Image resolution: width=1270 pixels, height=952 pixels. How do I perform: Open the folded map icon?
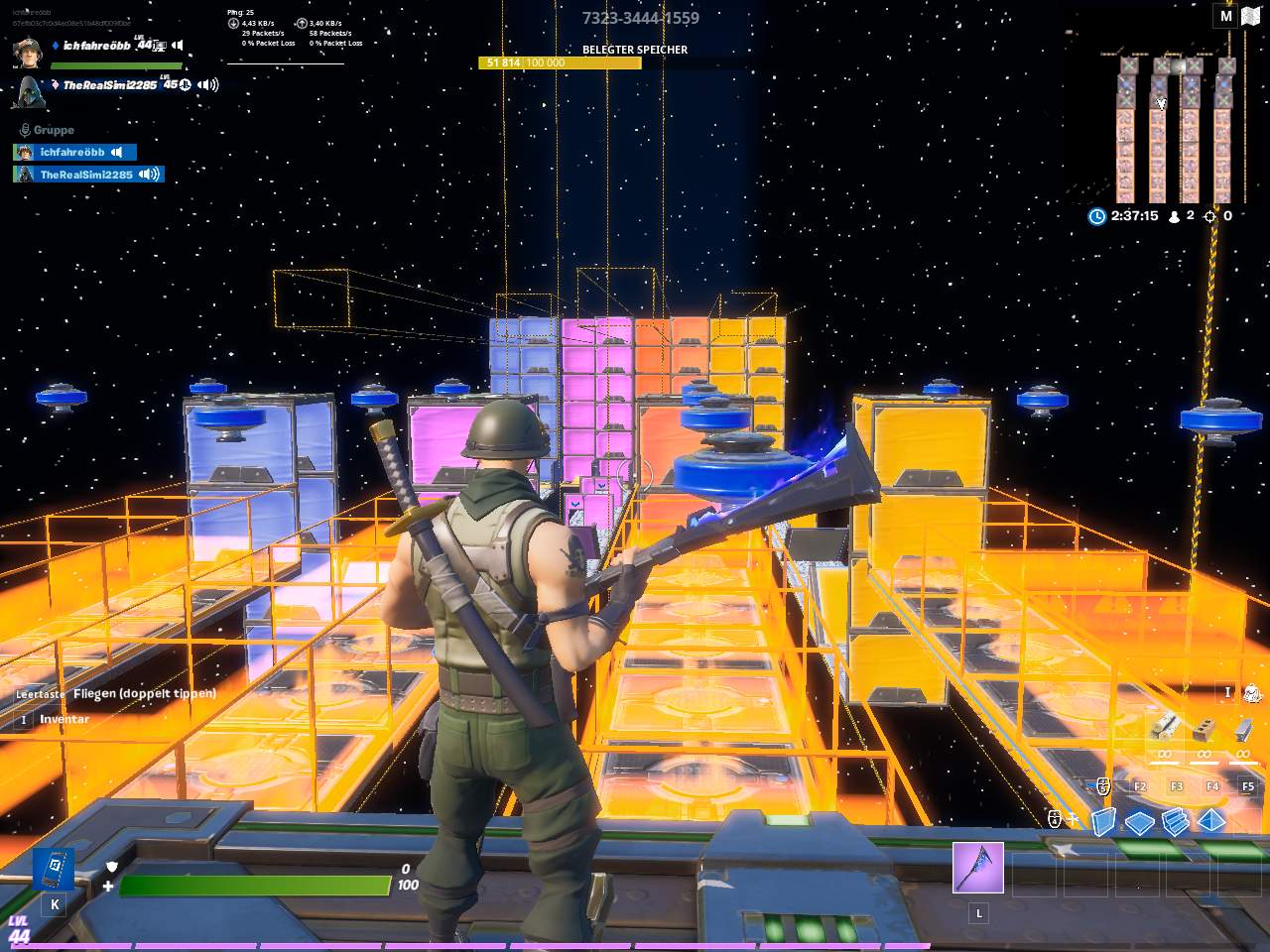coord(1249,16)
